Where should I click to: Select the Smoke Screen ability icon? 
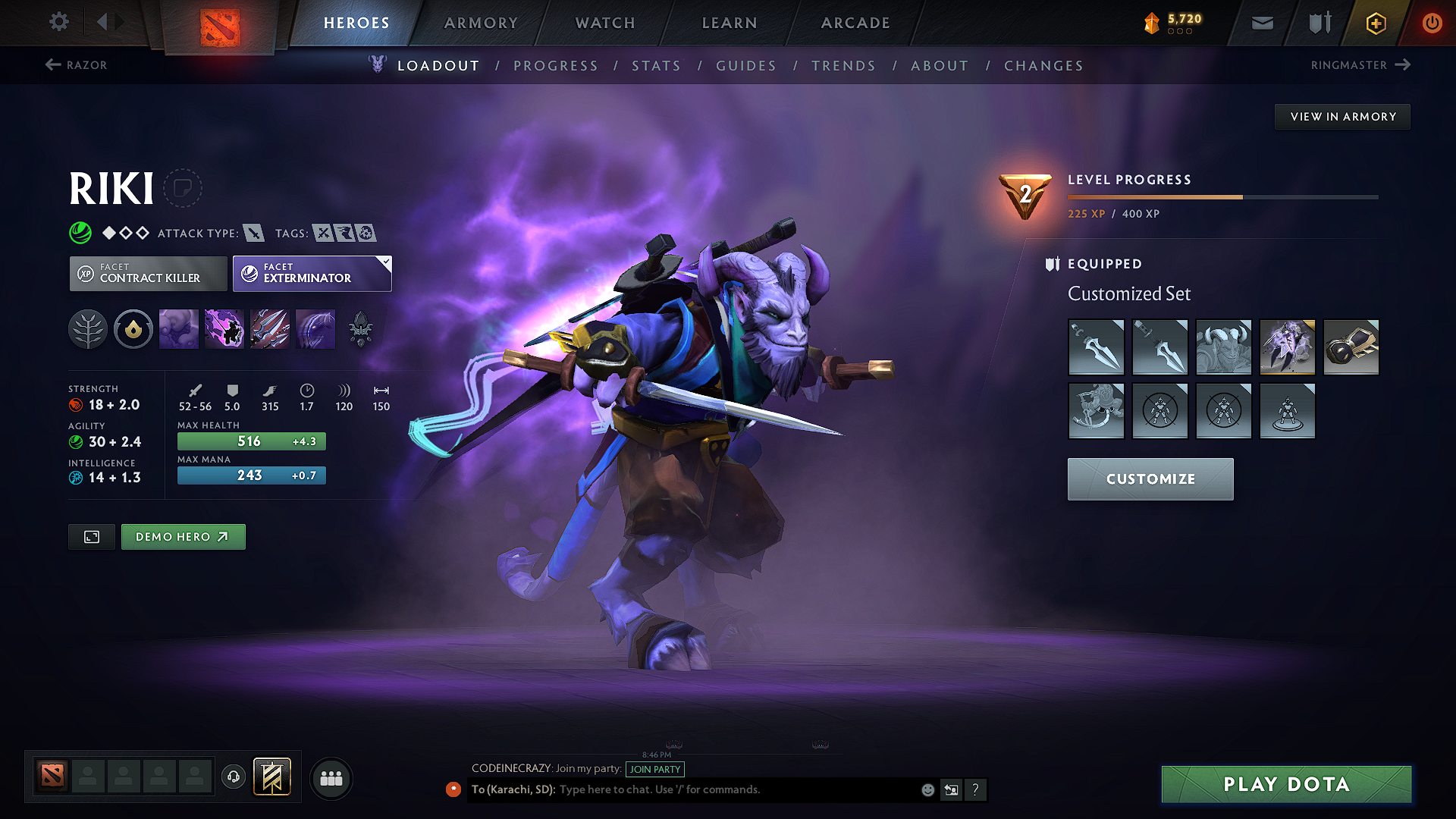(178, 328)
